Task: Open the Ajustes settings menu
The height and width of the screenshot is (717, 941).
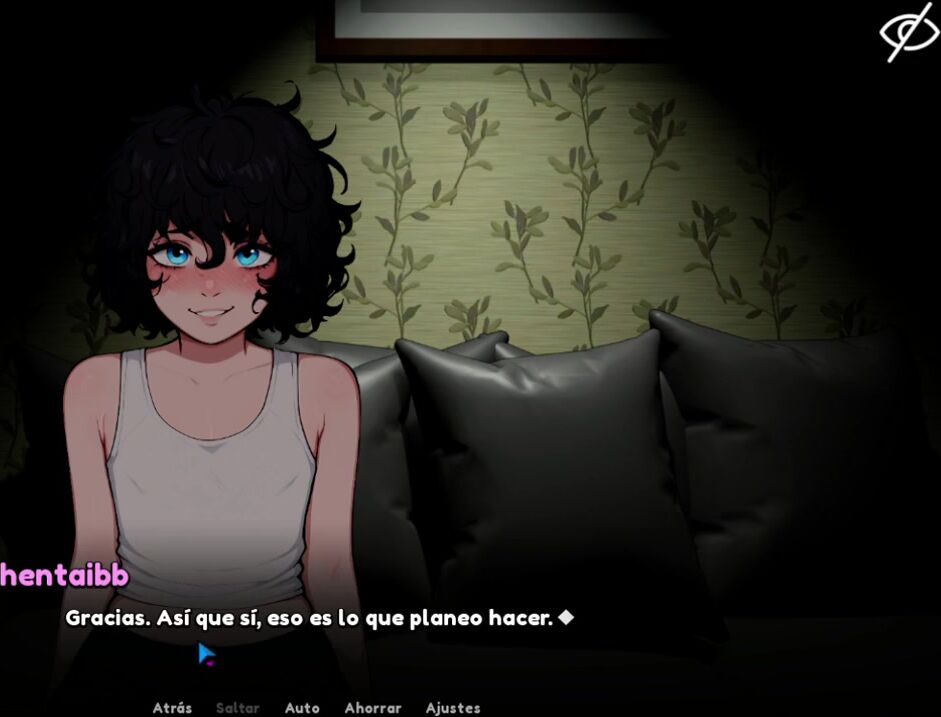Action: point(453,707)
